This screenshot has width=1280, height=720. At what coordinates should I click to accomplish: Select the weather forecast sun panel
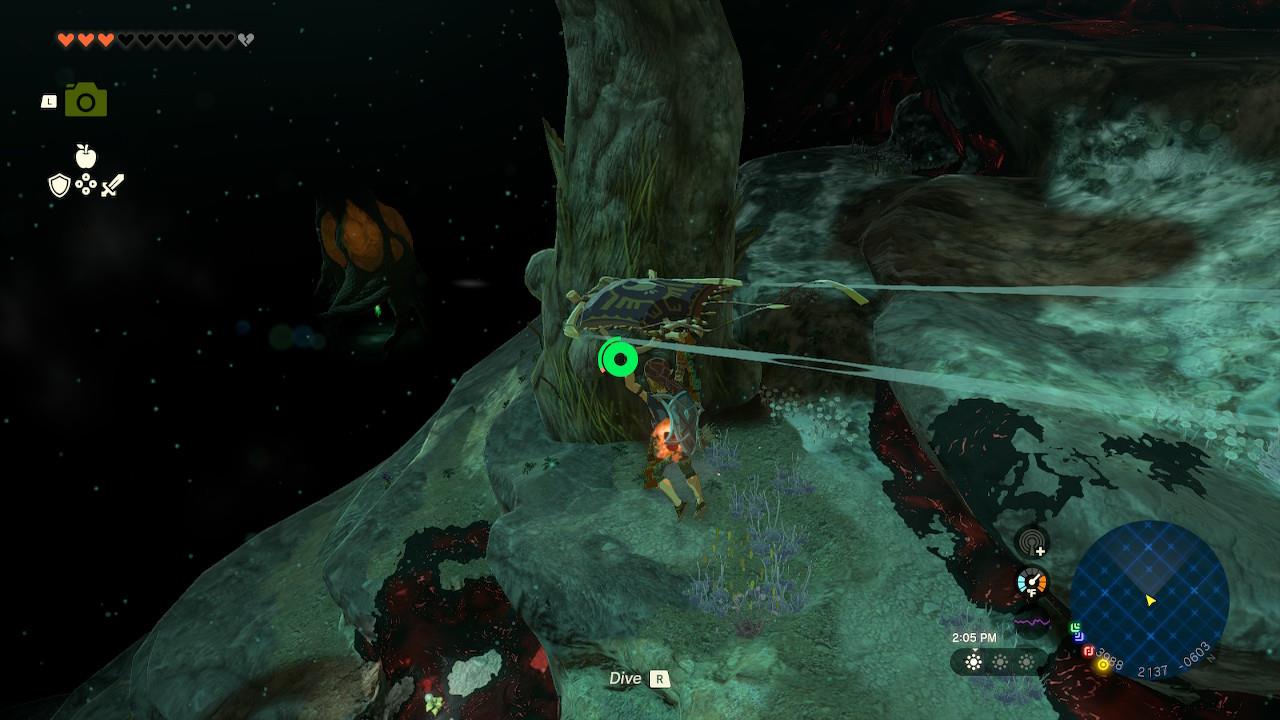tap(999, 662)
